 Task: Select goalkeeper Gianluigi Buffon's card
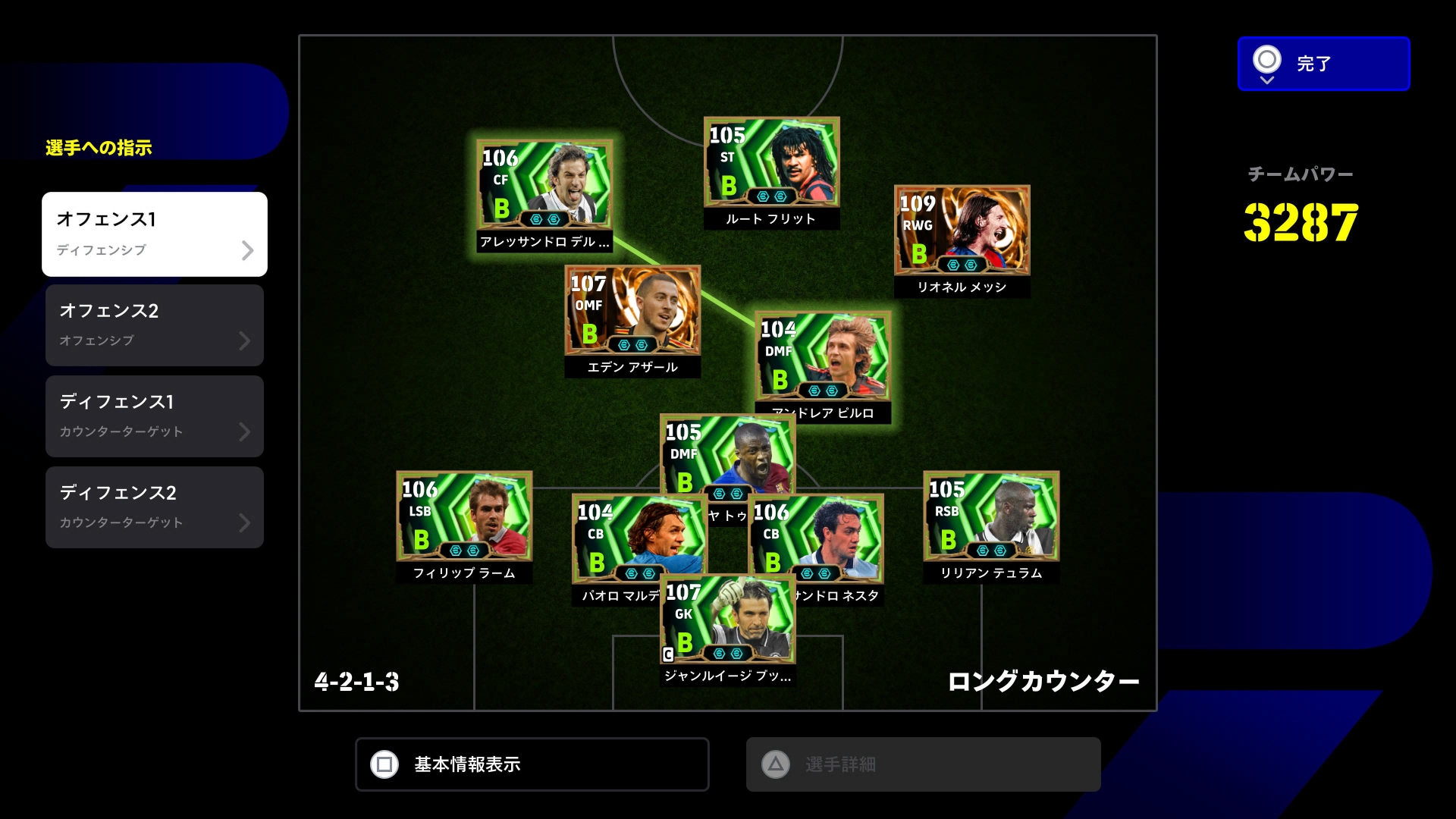tap(727, 620)
